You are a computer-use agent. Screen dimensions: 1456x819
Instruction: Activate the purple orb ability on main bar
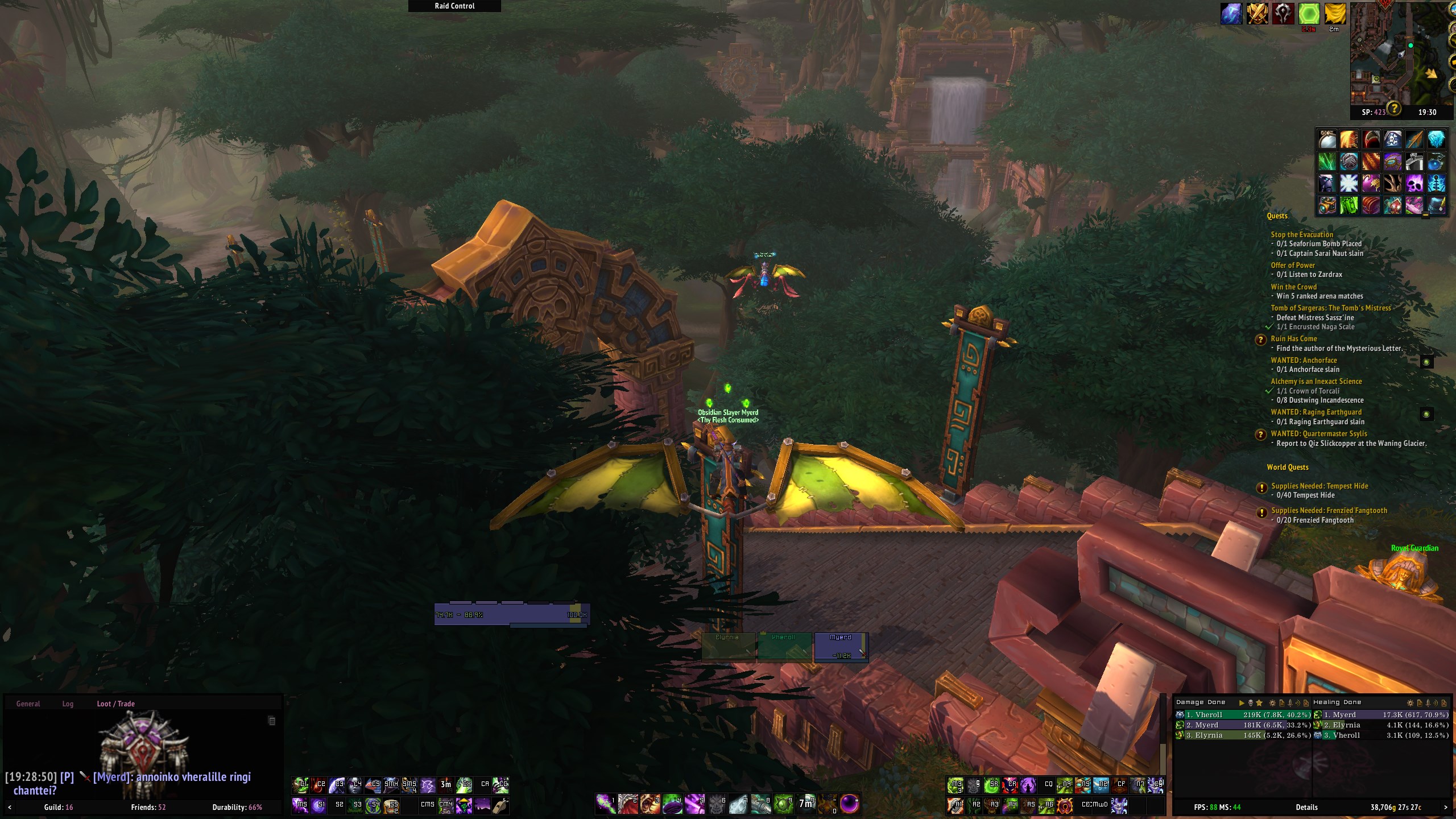pos(850,804)
